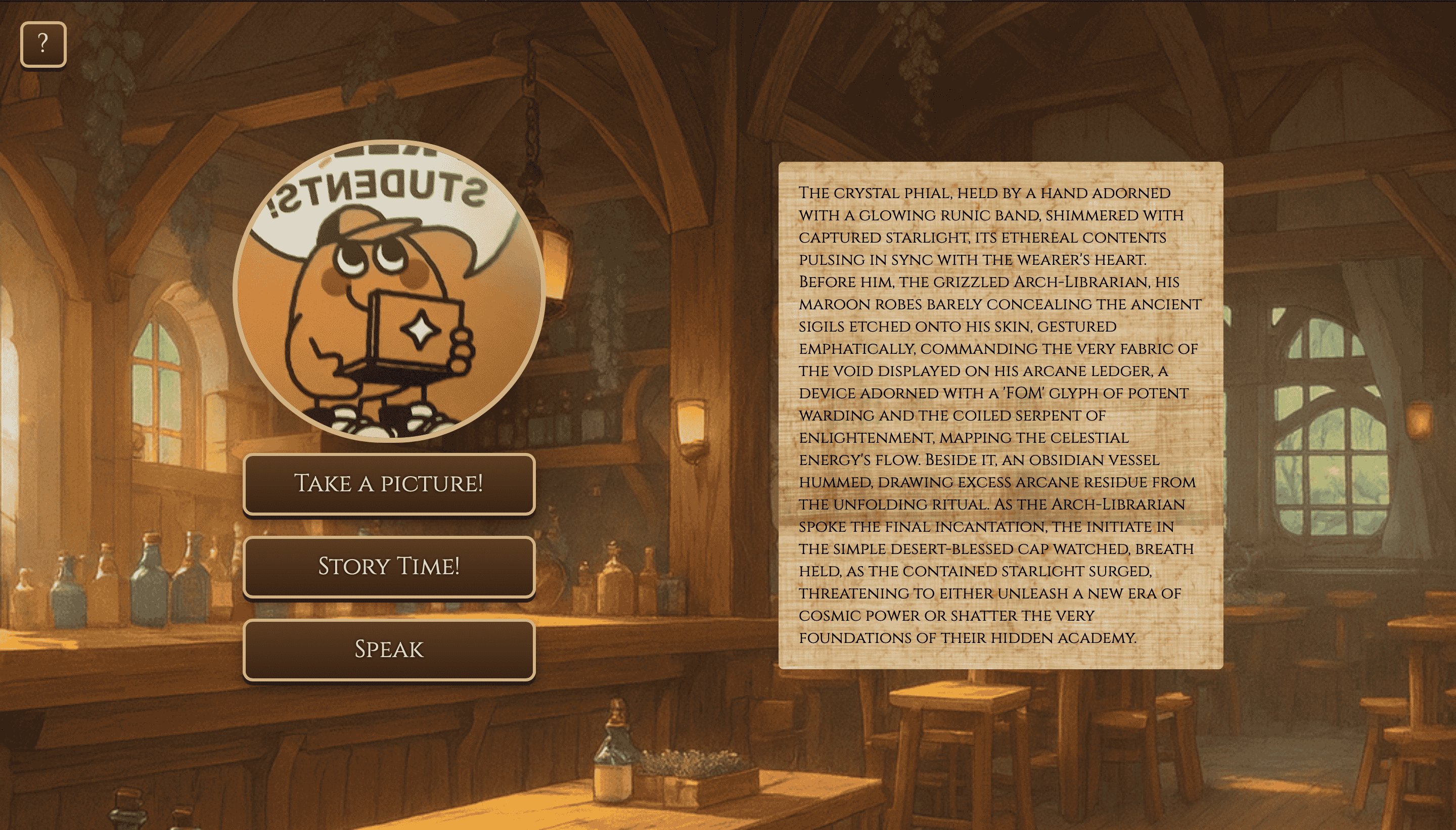
Task: Click the parchment story text panel
Action: 1000,415
